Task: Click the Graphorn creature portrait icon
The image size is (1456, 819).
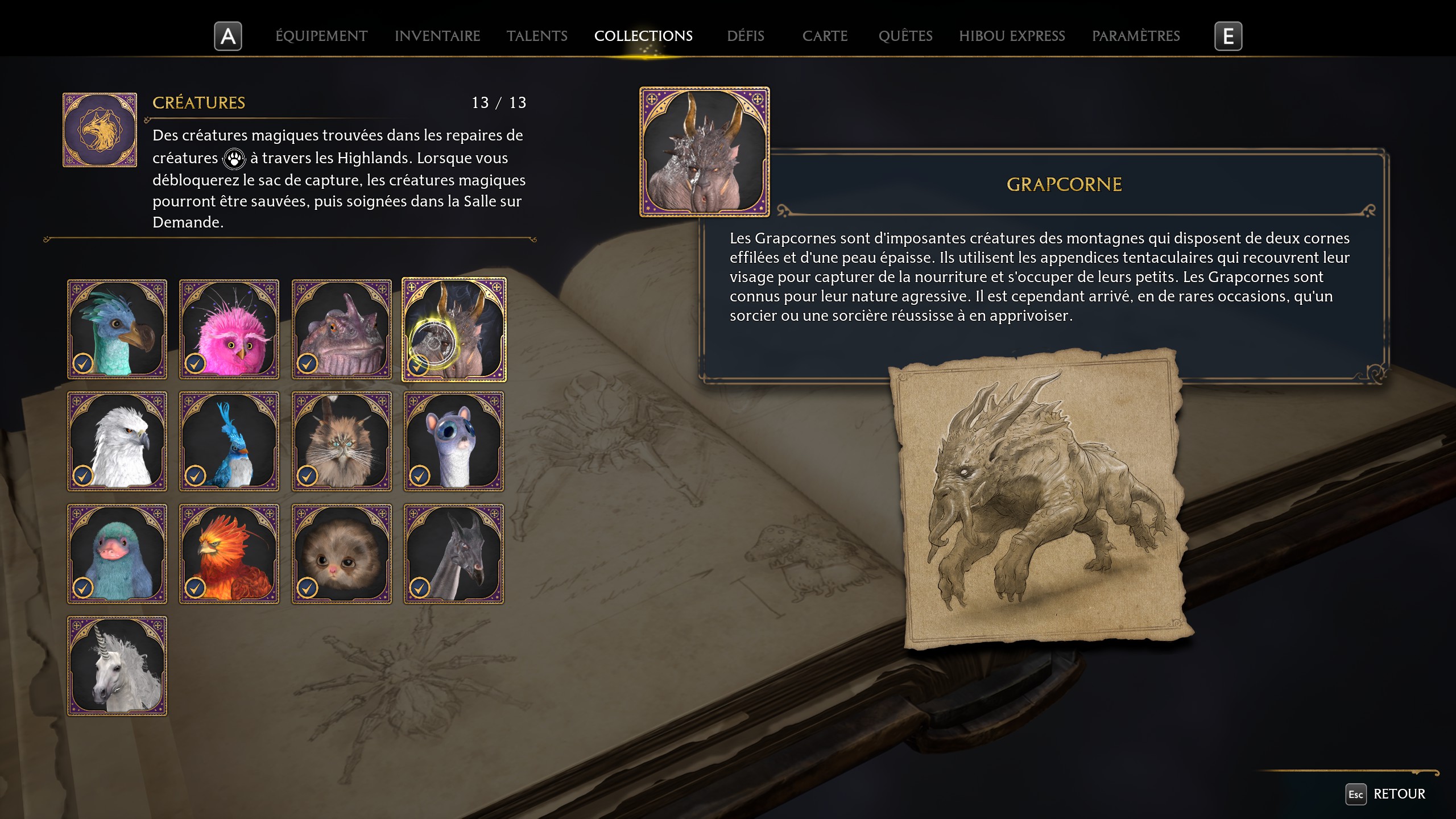Action: pyautogui.click(x=704, y=152)
